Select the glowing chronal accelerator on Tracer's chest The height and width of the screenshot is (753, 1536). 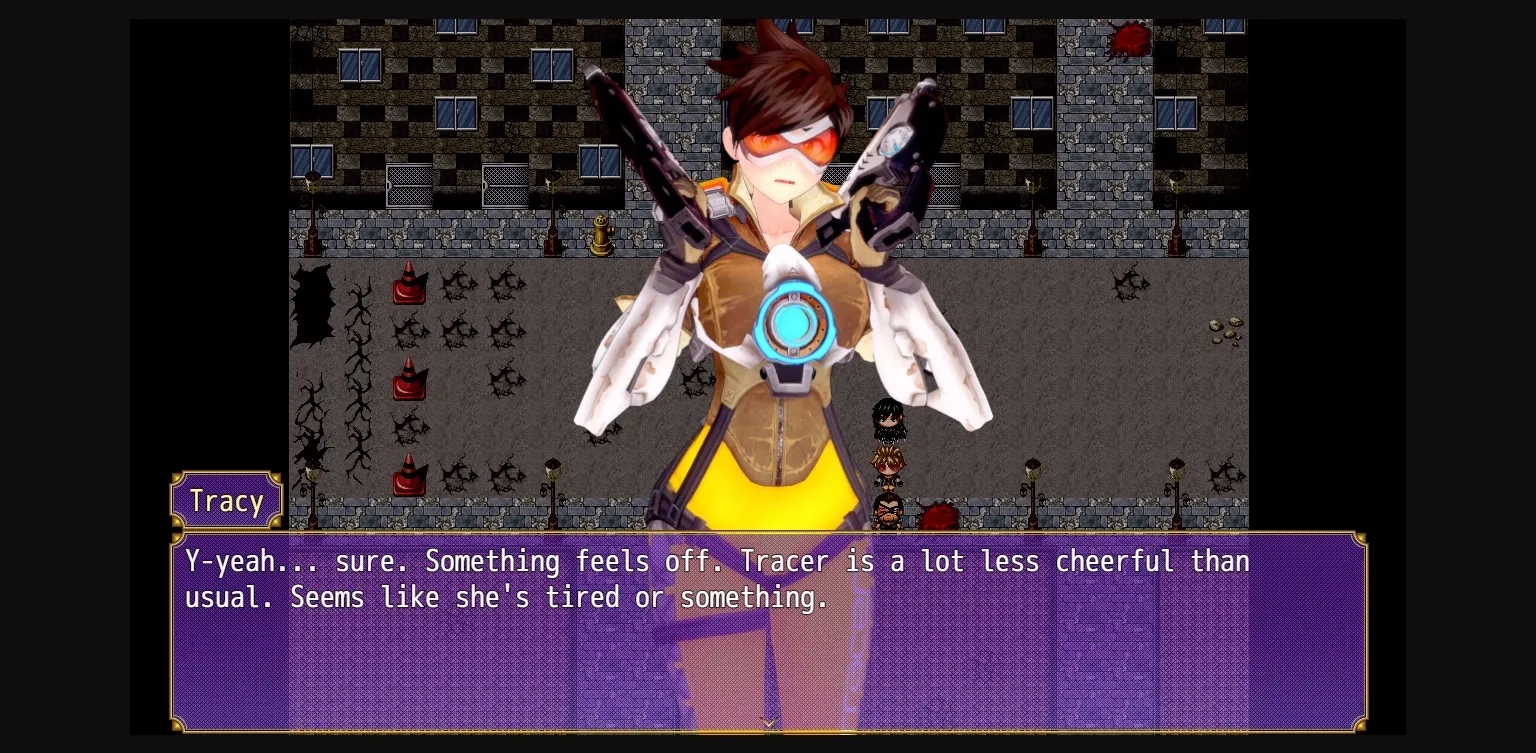795,325
